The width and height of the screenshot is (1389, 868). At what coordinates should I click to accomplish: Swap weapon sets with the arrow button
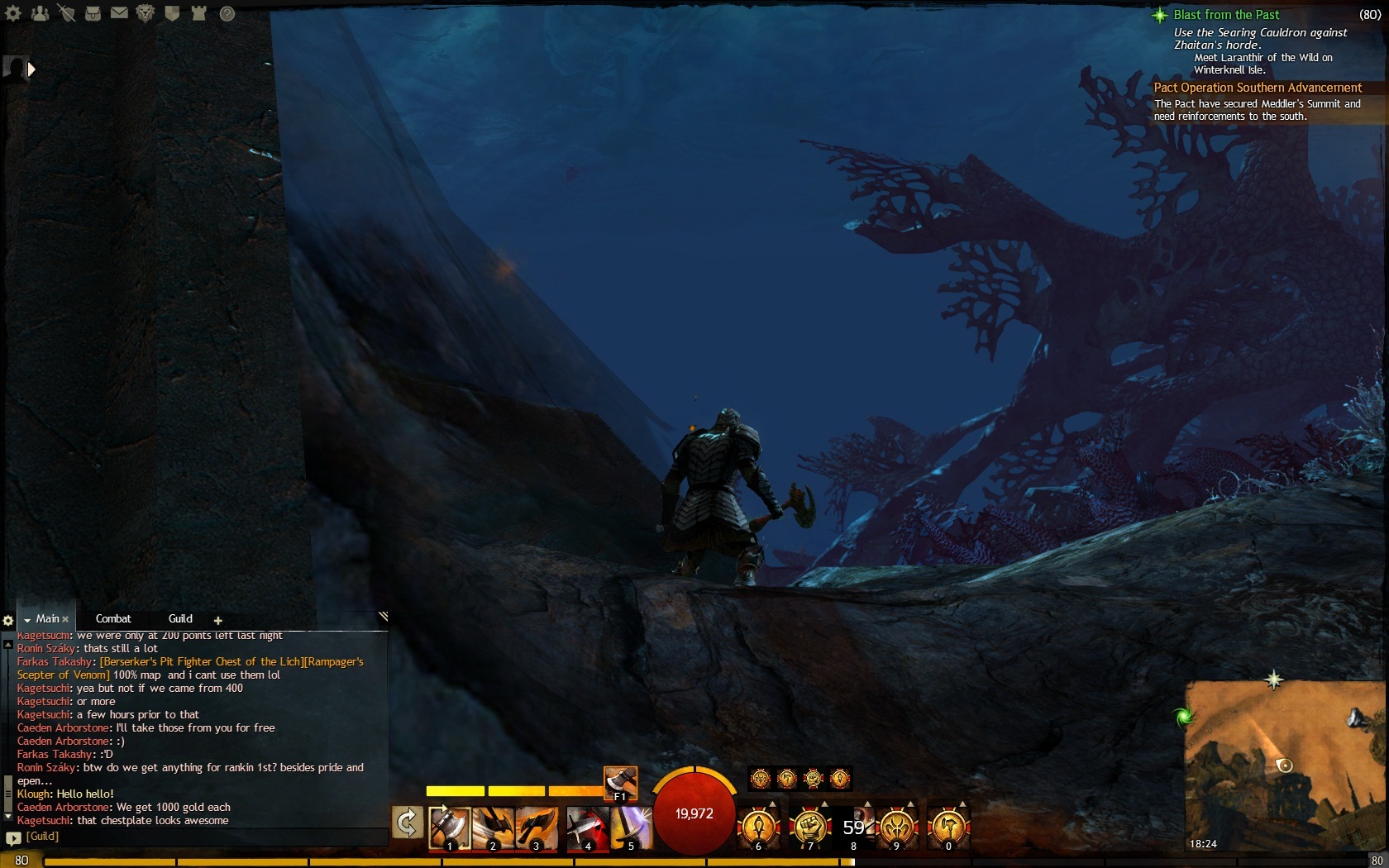(408, 823)
